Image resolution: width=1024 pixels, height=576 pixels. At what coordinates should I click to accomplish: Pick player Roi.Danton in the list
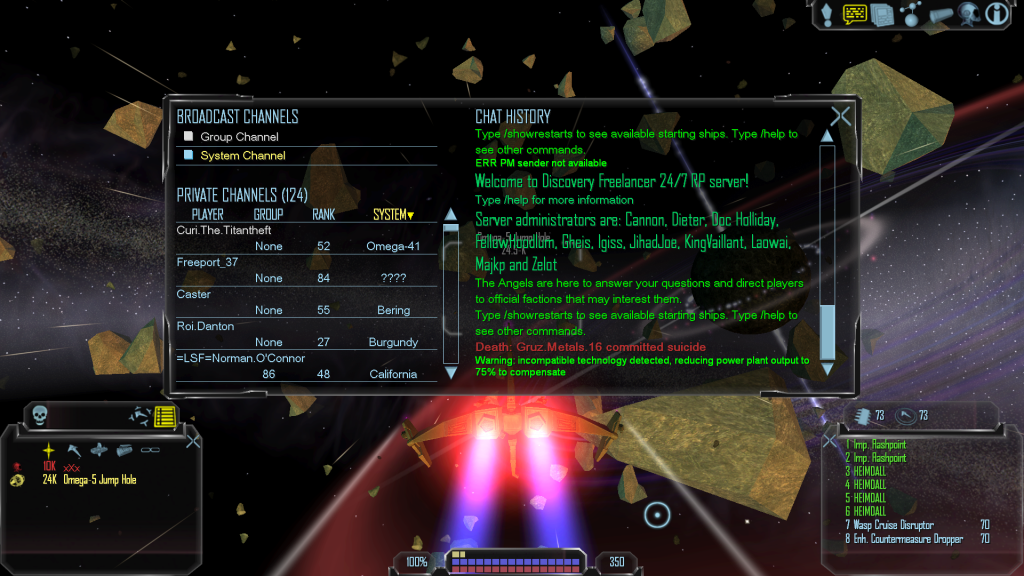[x=211, y=326]
